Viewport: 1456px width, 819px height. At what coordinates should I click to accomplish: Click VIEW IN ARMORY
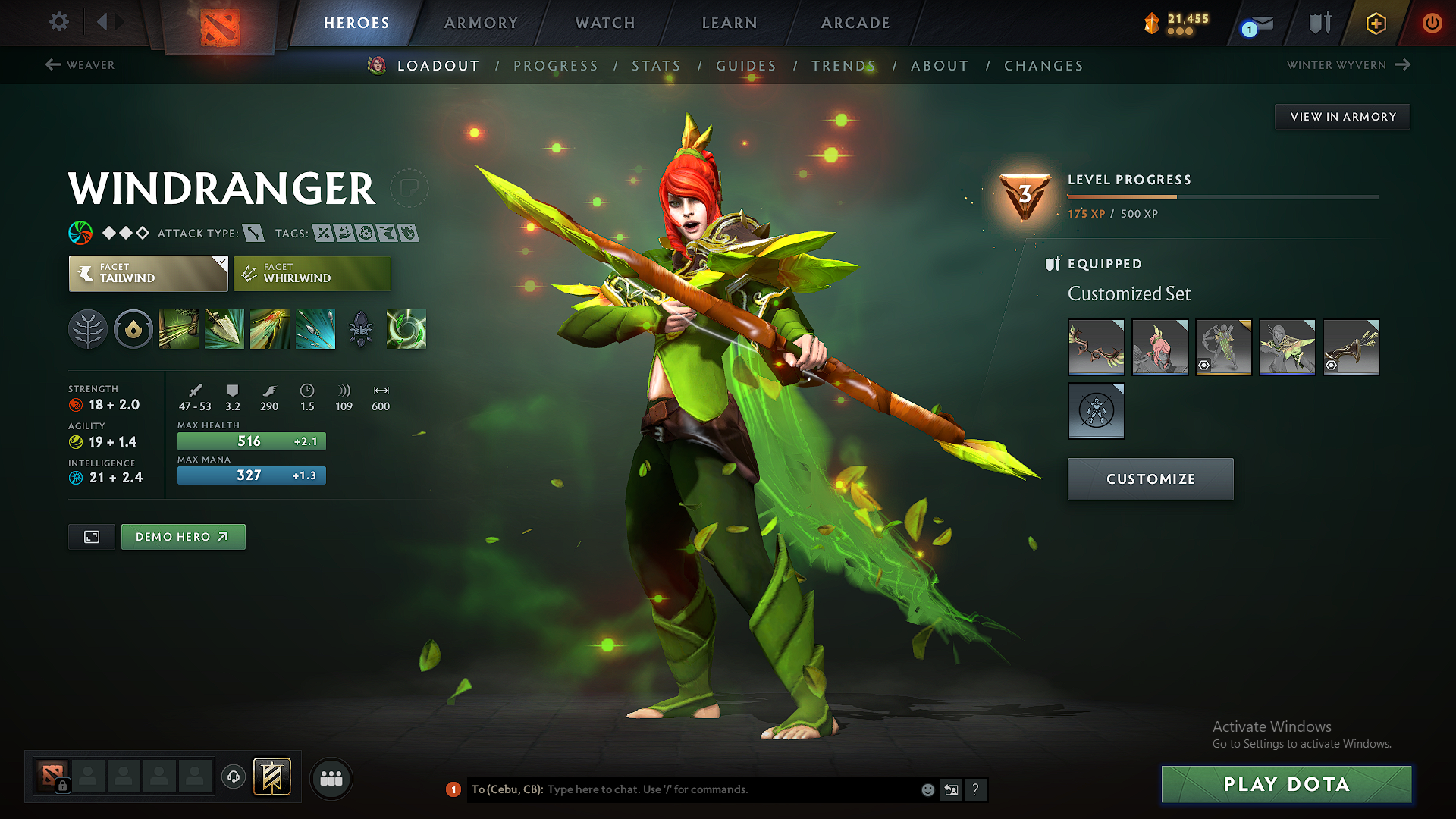(1341, 116)
